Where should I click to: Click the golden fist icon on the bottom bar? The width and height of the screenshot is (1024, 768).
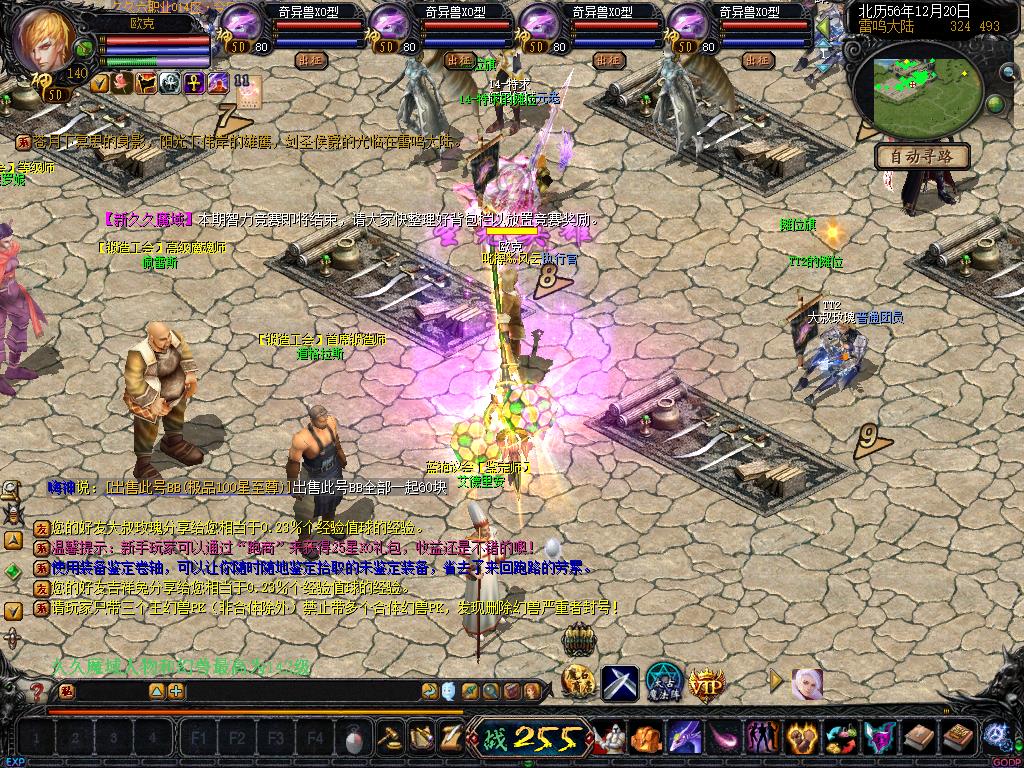645,740
